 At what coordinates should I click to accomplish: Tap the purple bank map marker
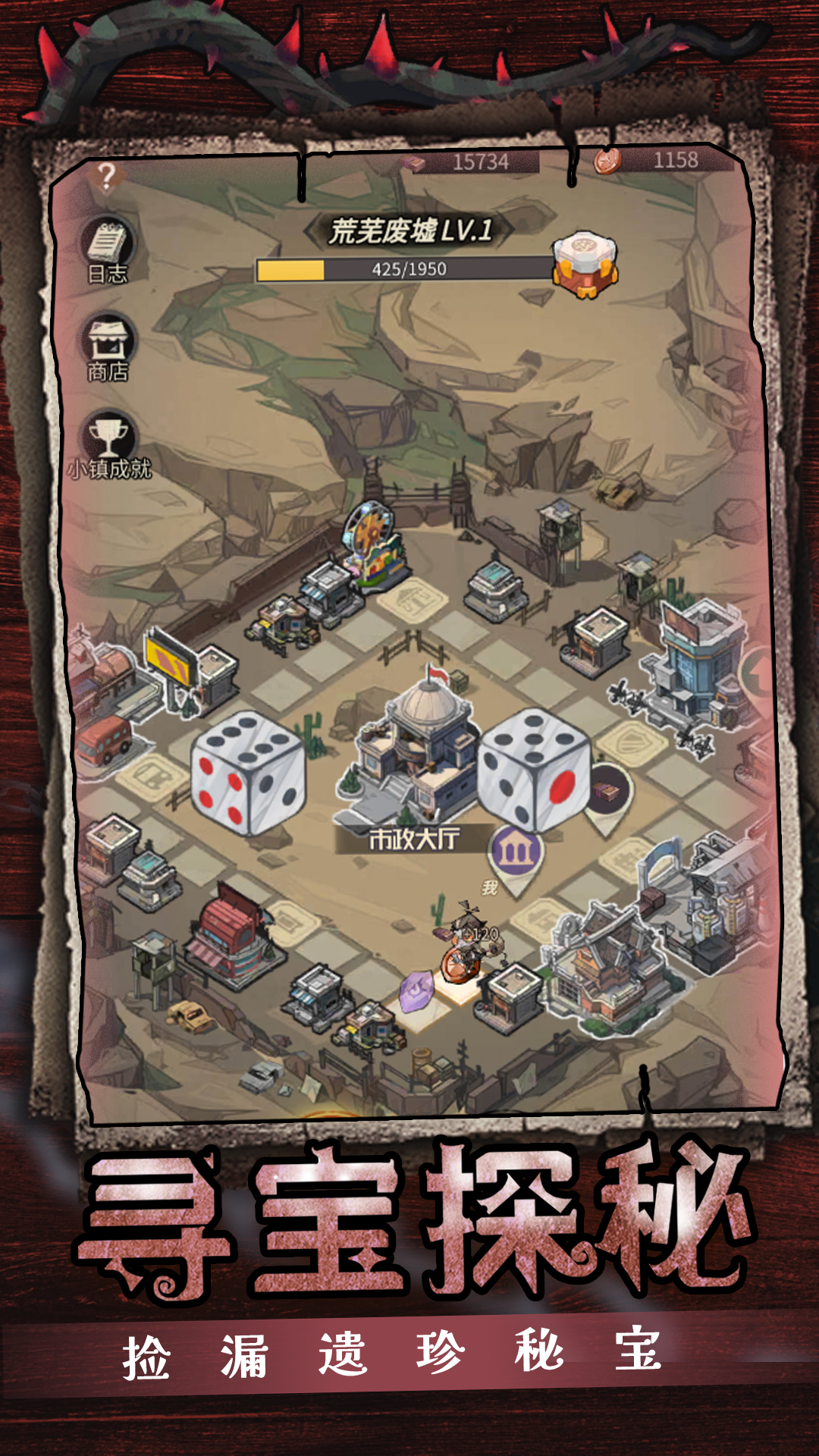coord(516,853)
